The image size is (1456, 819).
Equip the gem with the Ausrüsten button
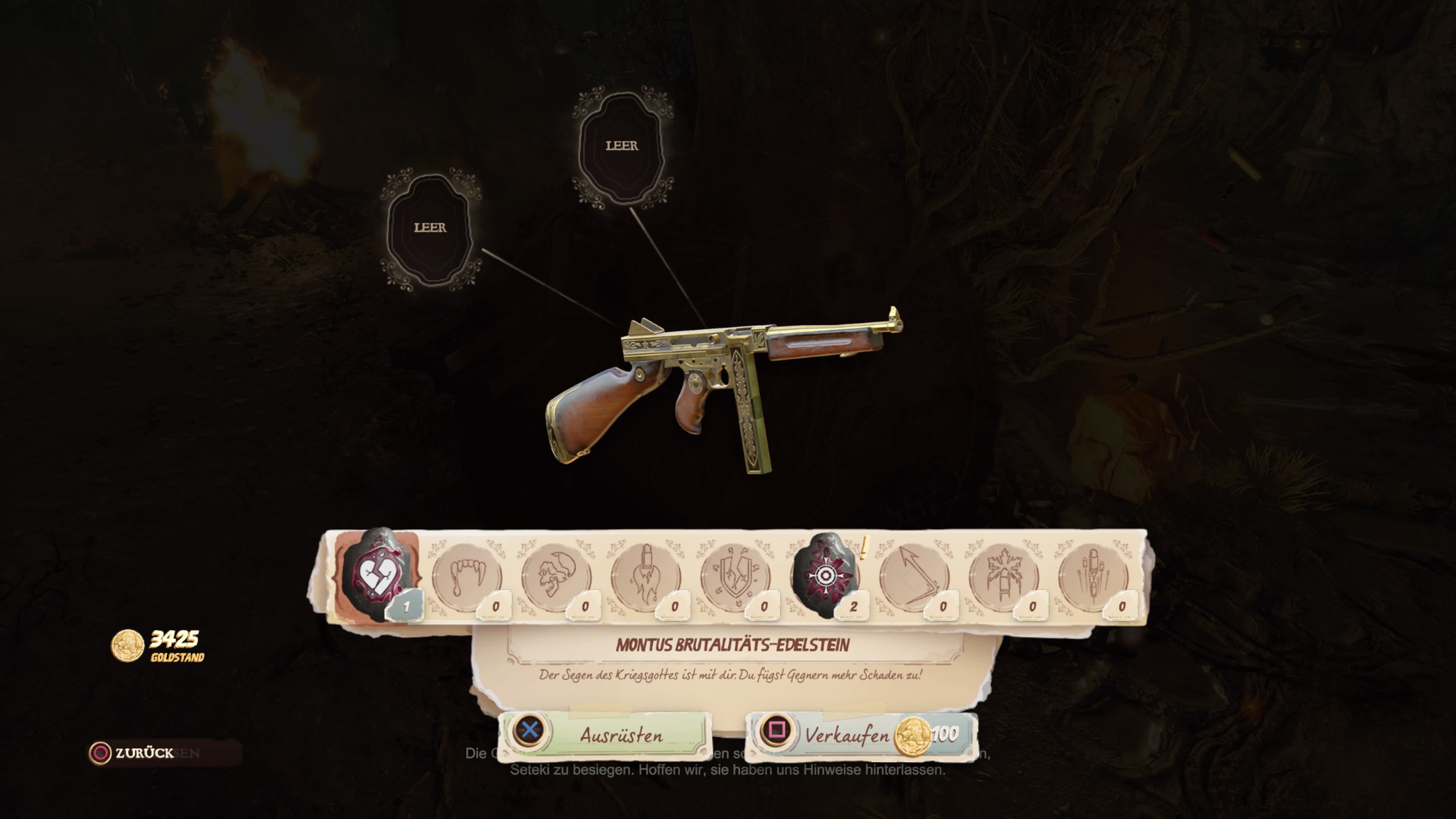tap(605, 734)
